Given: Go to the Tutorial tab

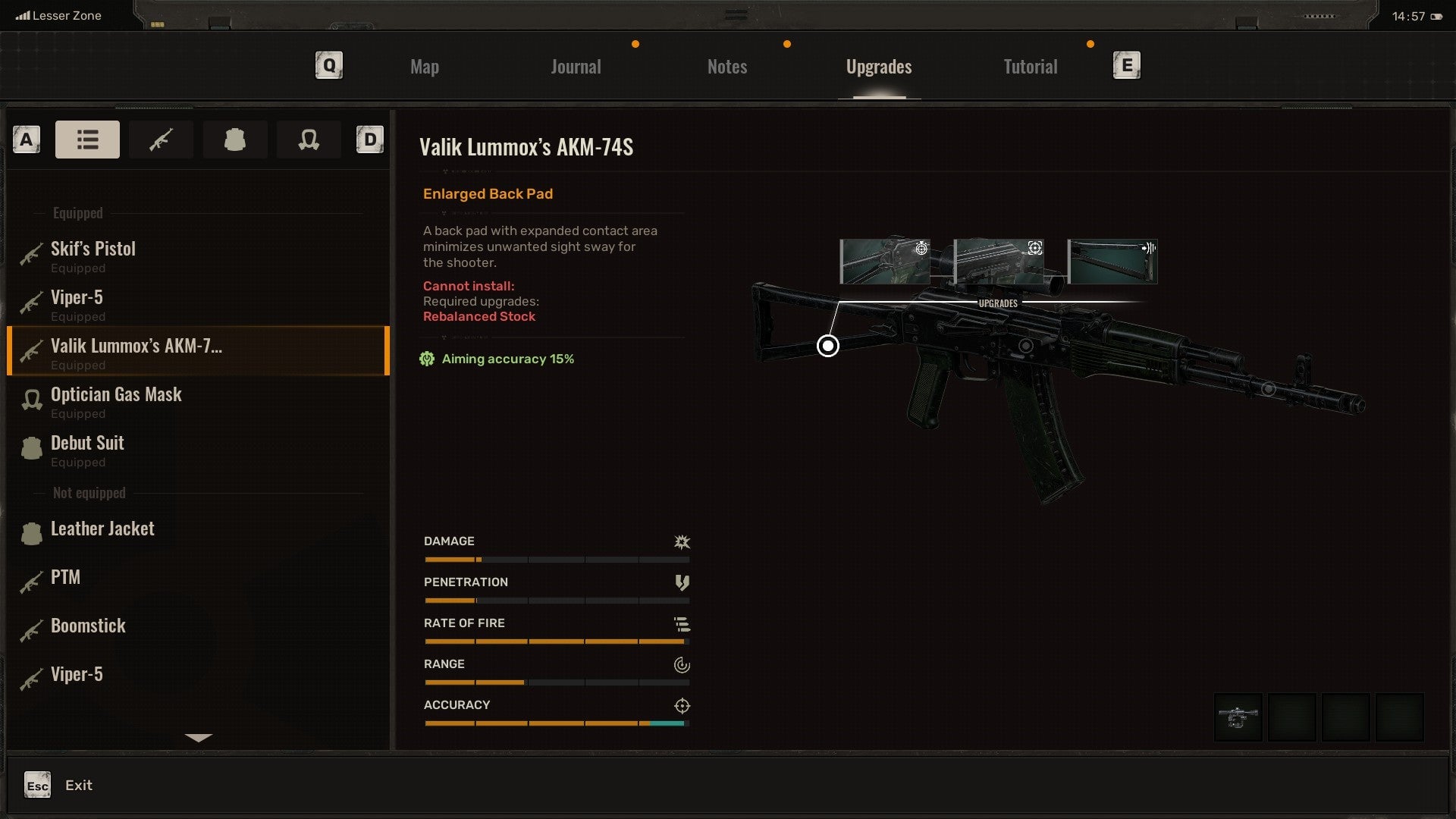Looking at the screenshot, I should (x=1030, y=67).
